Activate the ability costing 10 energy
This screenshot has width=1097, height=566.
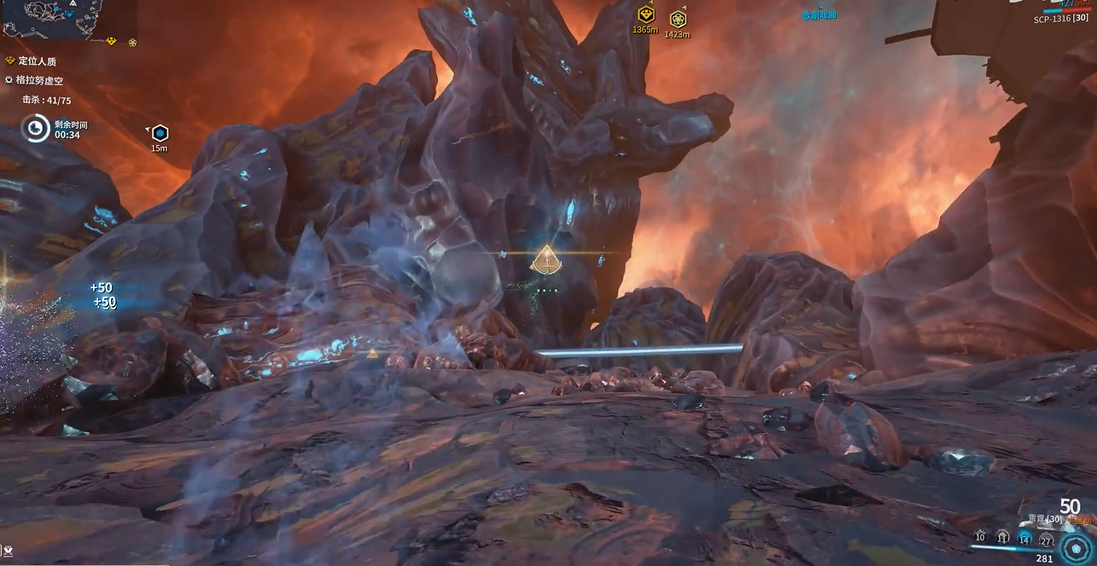point(979,538)
